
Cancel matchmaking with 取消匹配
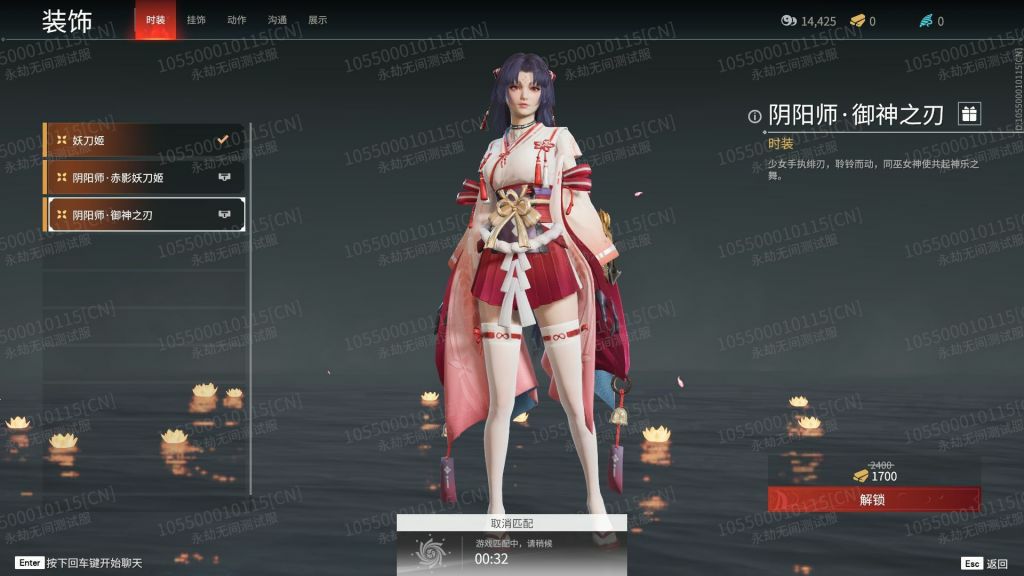pos(511,523)
